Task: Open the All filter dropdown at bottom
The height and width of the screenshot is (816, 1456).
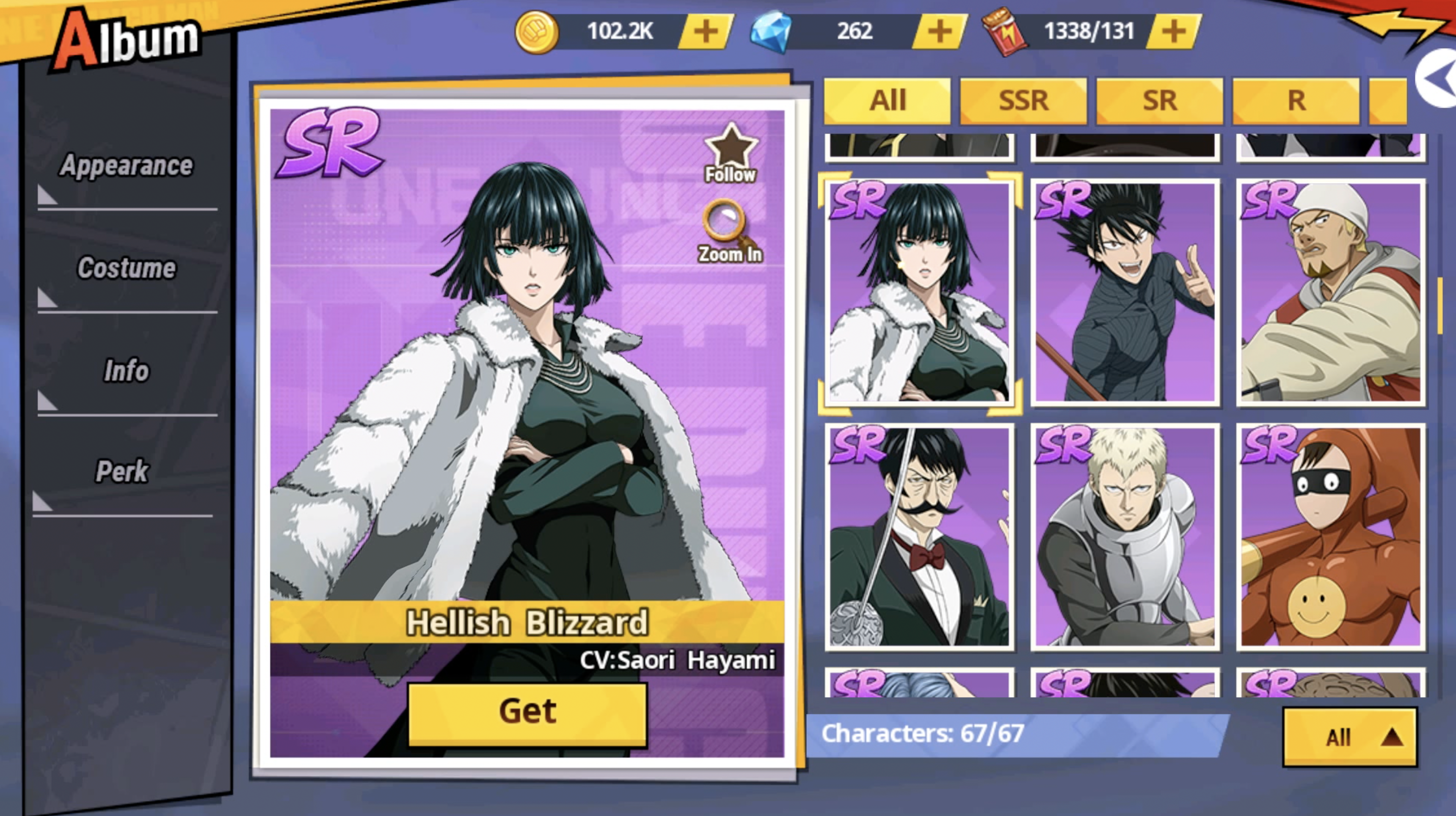Action: [1350, 737]
